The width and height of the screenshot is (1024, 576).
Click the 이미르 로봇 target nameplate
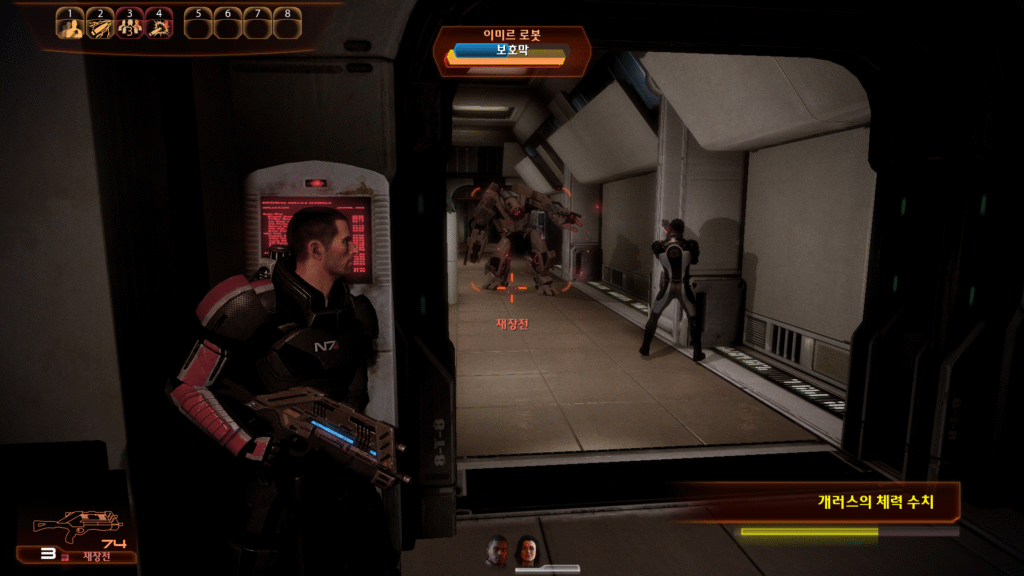point(511,35)
